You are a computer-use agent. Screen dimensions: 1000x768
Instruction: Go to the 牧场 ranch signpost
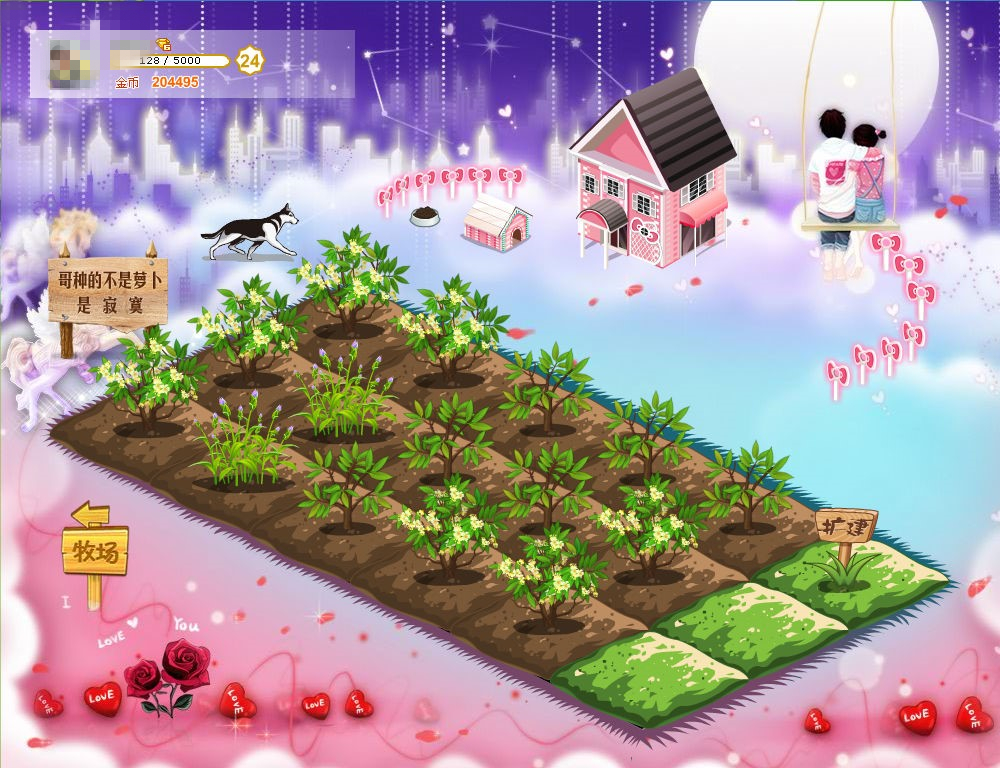95,551
